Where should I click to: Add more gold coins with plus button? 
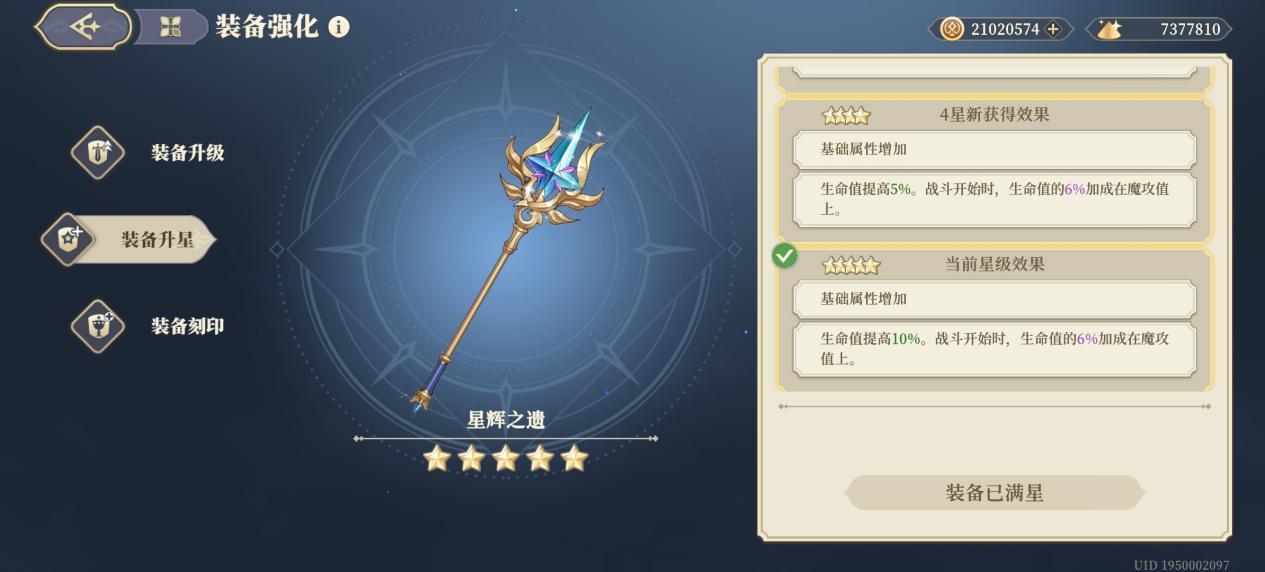1053,29
